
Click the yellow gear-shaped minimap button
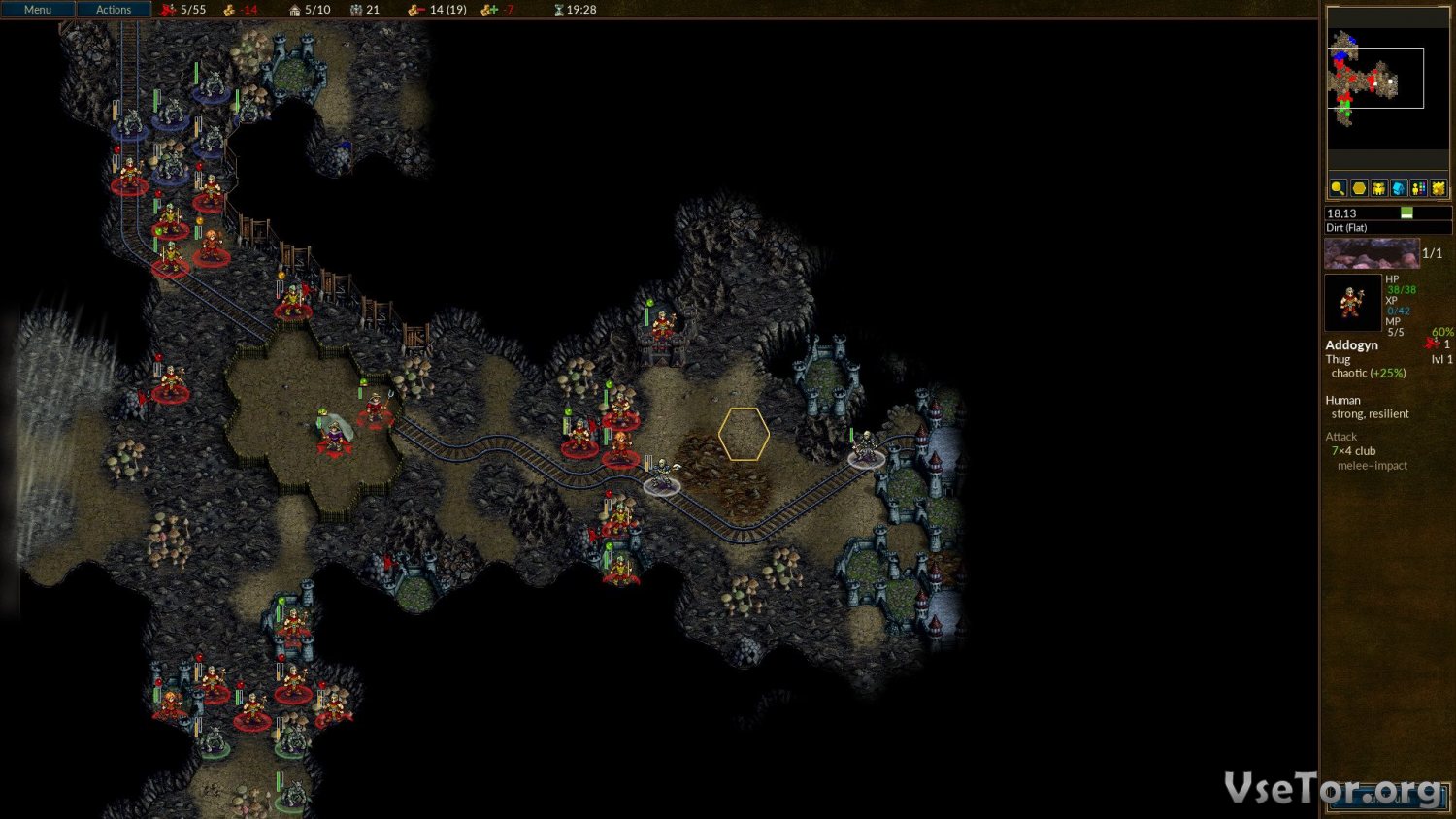click(1439, 188)
